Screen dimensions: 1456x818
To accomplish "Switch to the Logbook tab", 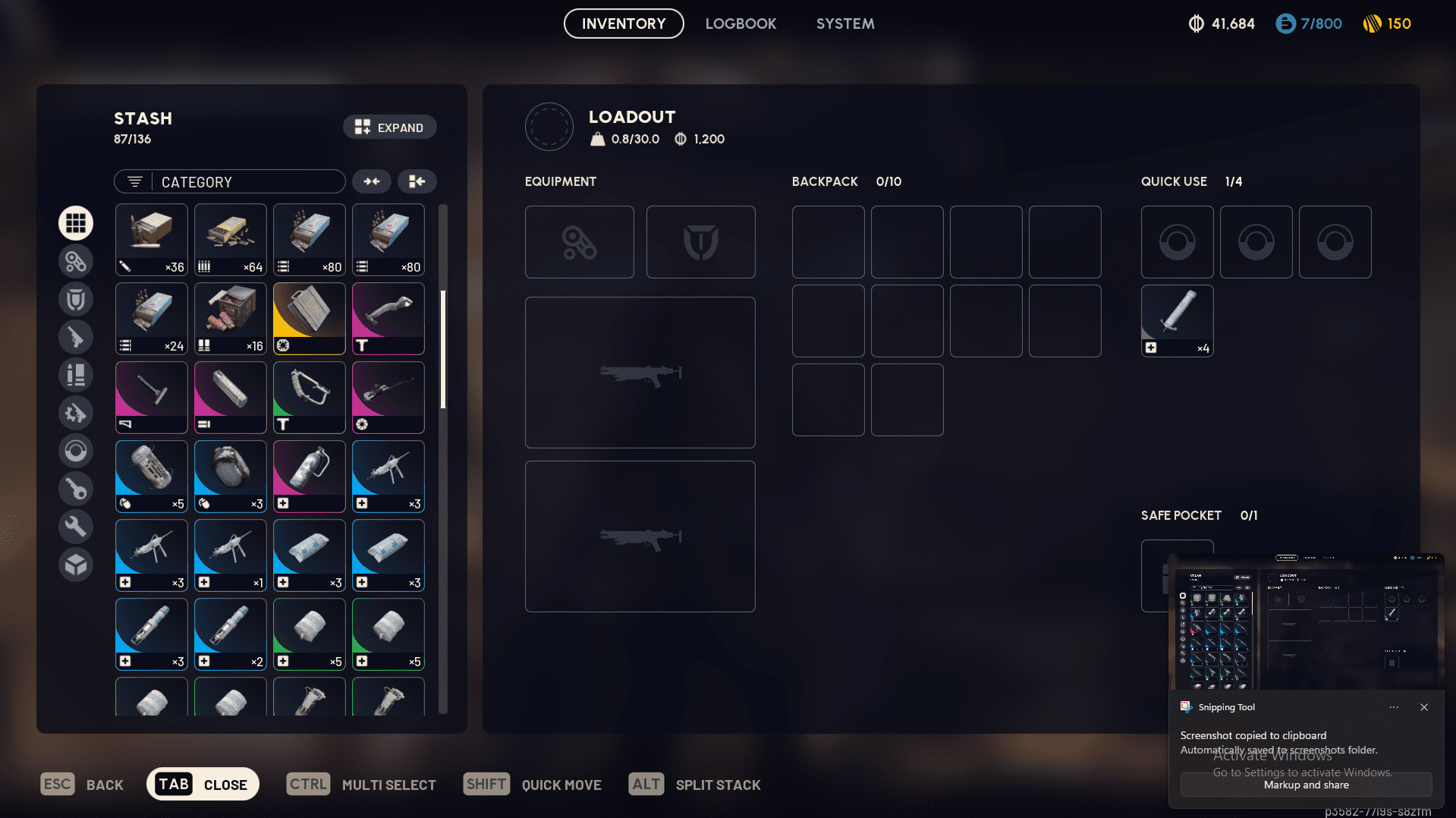I will 741,24.
